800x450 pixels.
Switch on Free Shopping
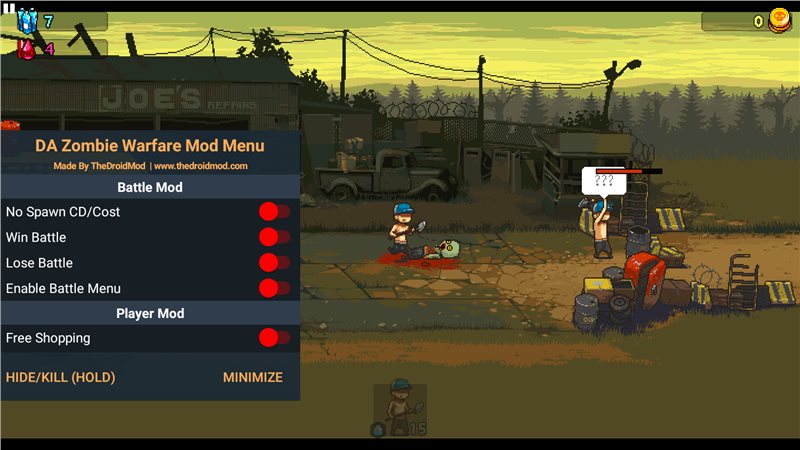click(x=274, y=338)
